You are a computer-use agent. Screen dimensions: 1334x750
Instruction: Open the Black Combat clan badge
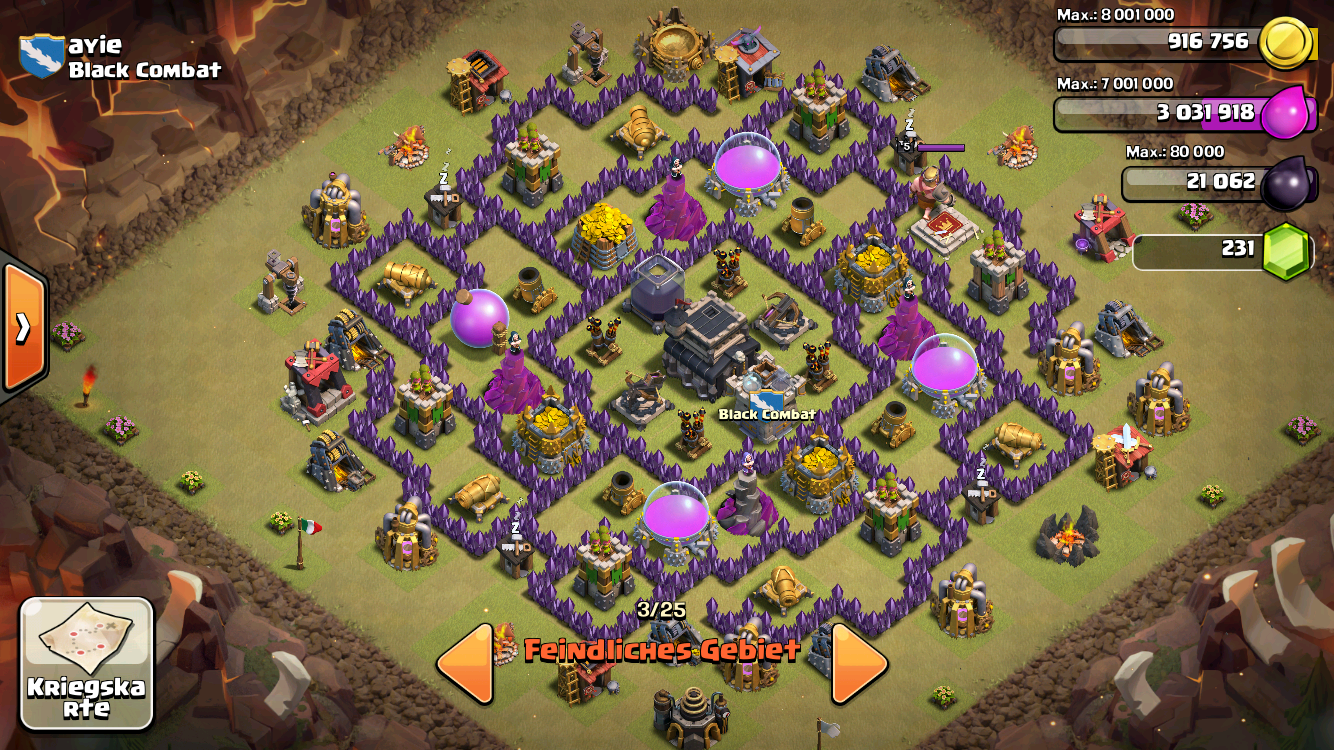coord(41,56)
